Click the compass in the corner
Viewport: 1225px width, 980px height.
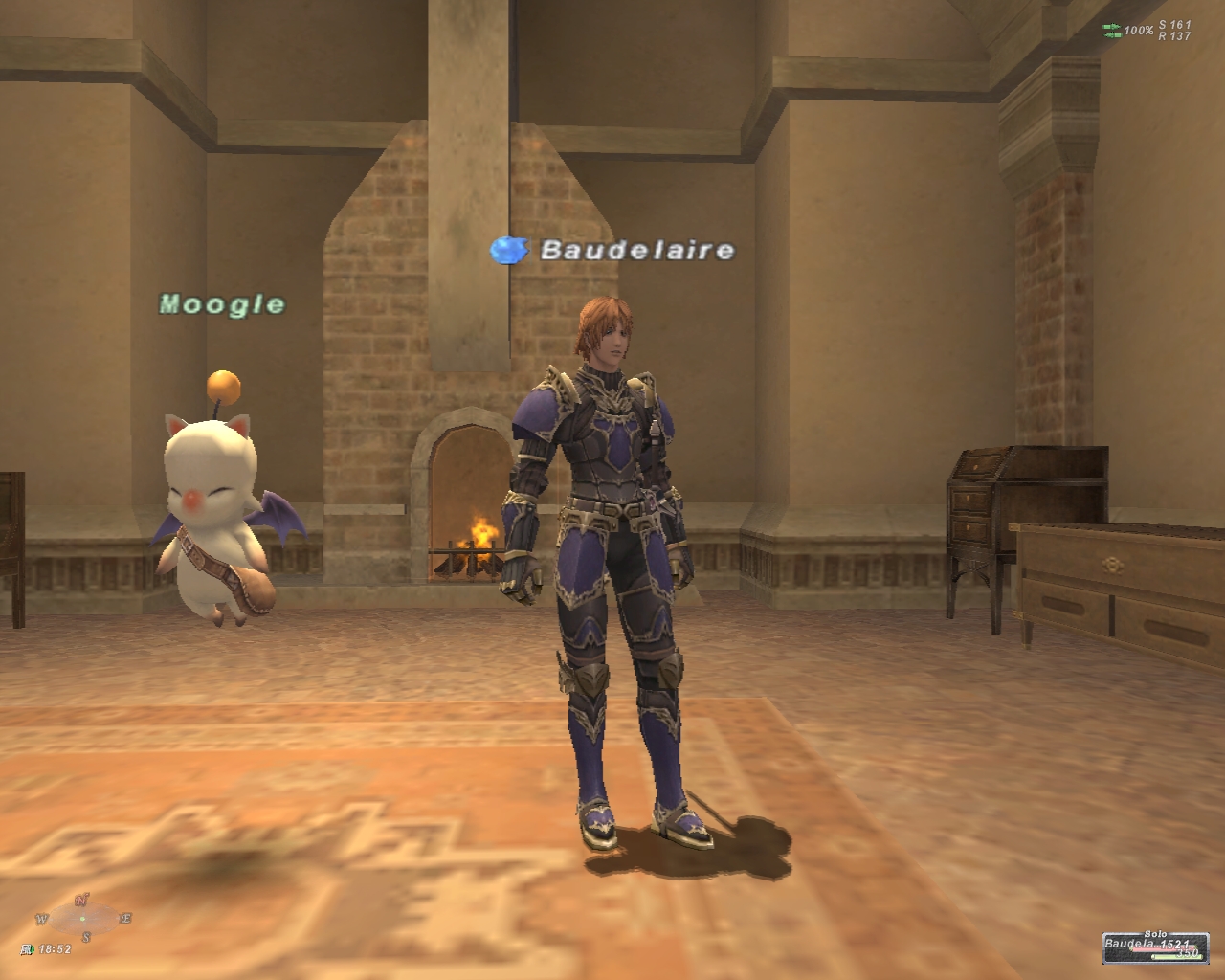[x=83, y=919]
